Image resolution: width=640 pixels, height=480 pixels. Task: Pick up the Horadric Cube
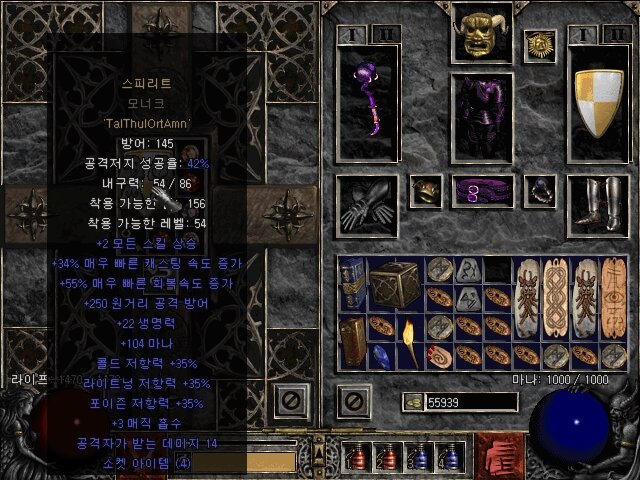394,283
